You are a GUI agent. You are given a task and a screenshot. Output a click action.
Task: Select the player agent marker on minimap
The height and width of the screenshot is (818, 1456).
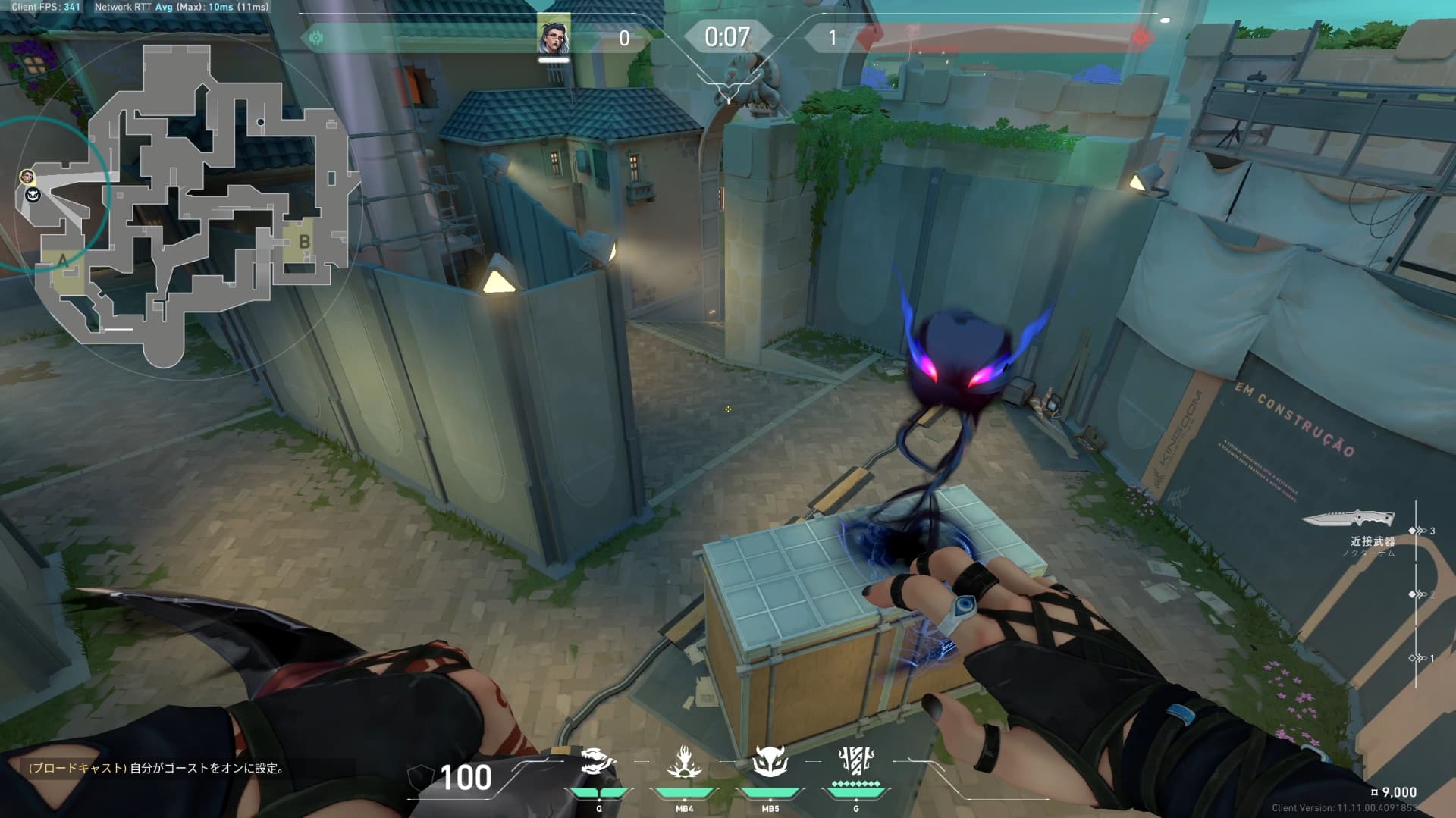[x=28, y=177]
